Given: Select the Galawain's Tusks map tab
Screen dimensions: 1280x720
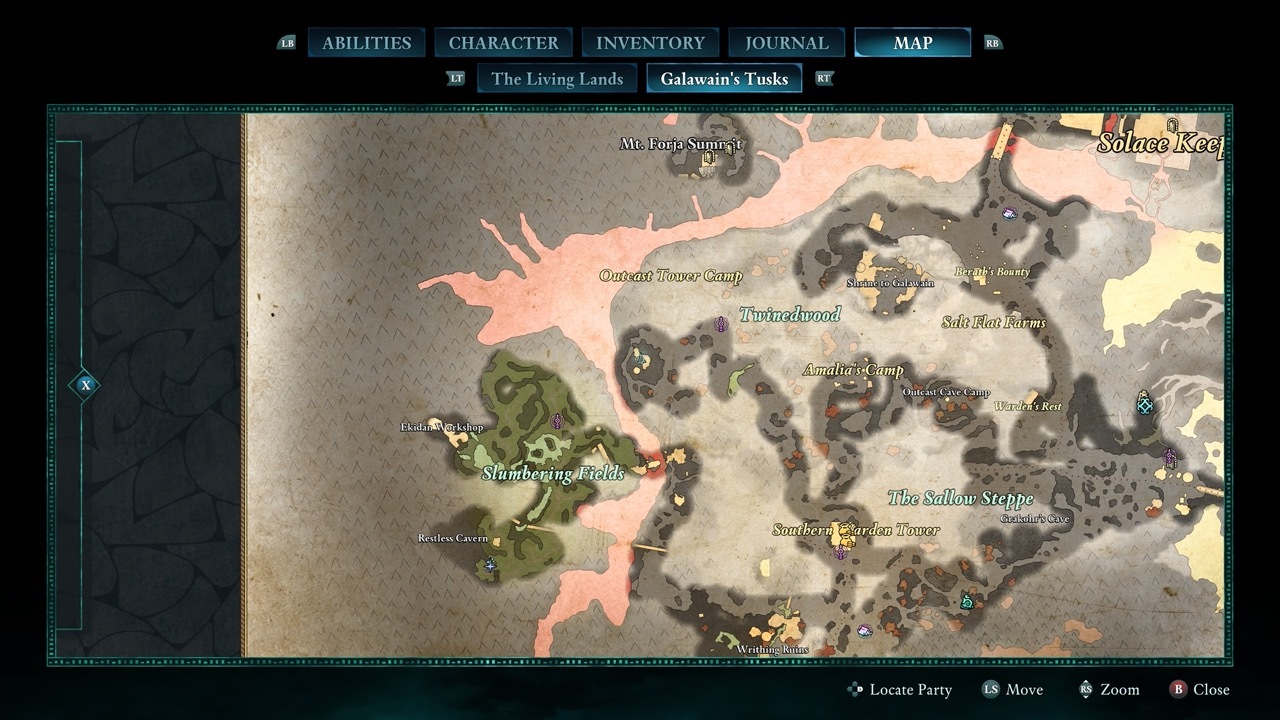Looking at the screenshot, I should pyautogui.click(x=724, y=78).
